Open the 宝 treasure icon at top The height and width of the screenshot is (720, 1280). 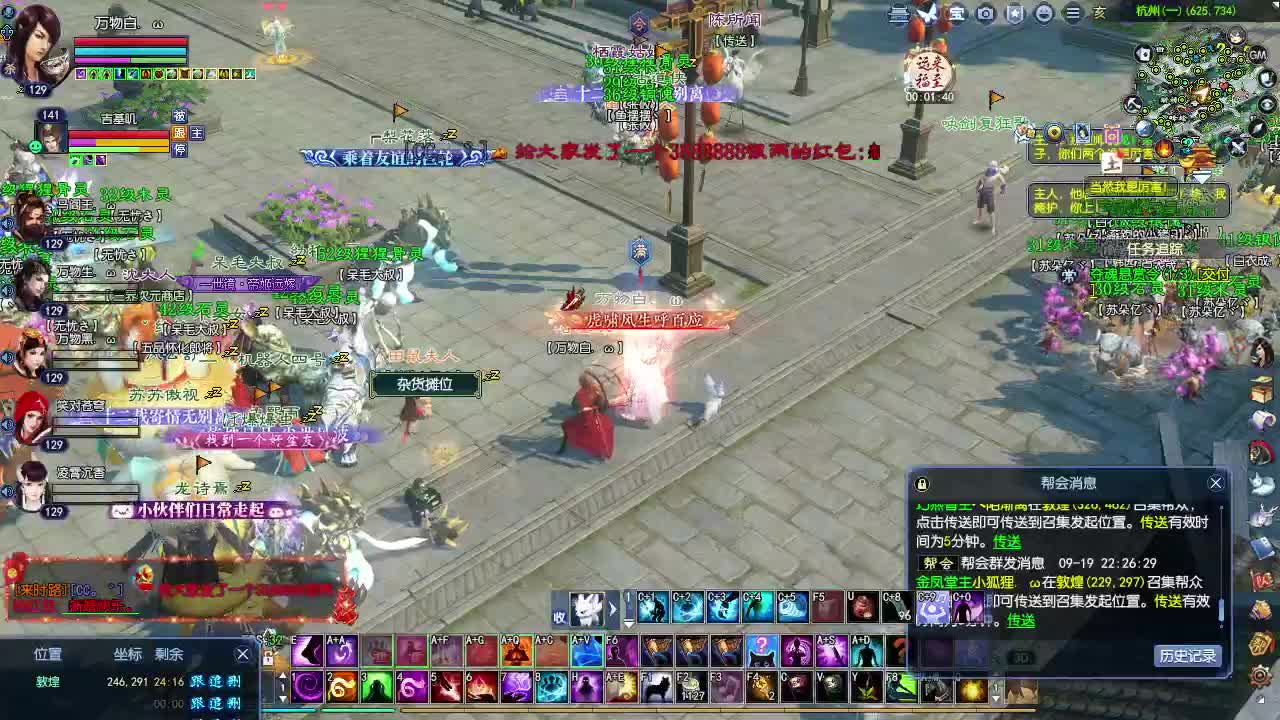click(x=955, y=15)
